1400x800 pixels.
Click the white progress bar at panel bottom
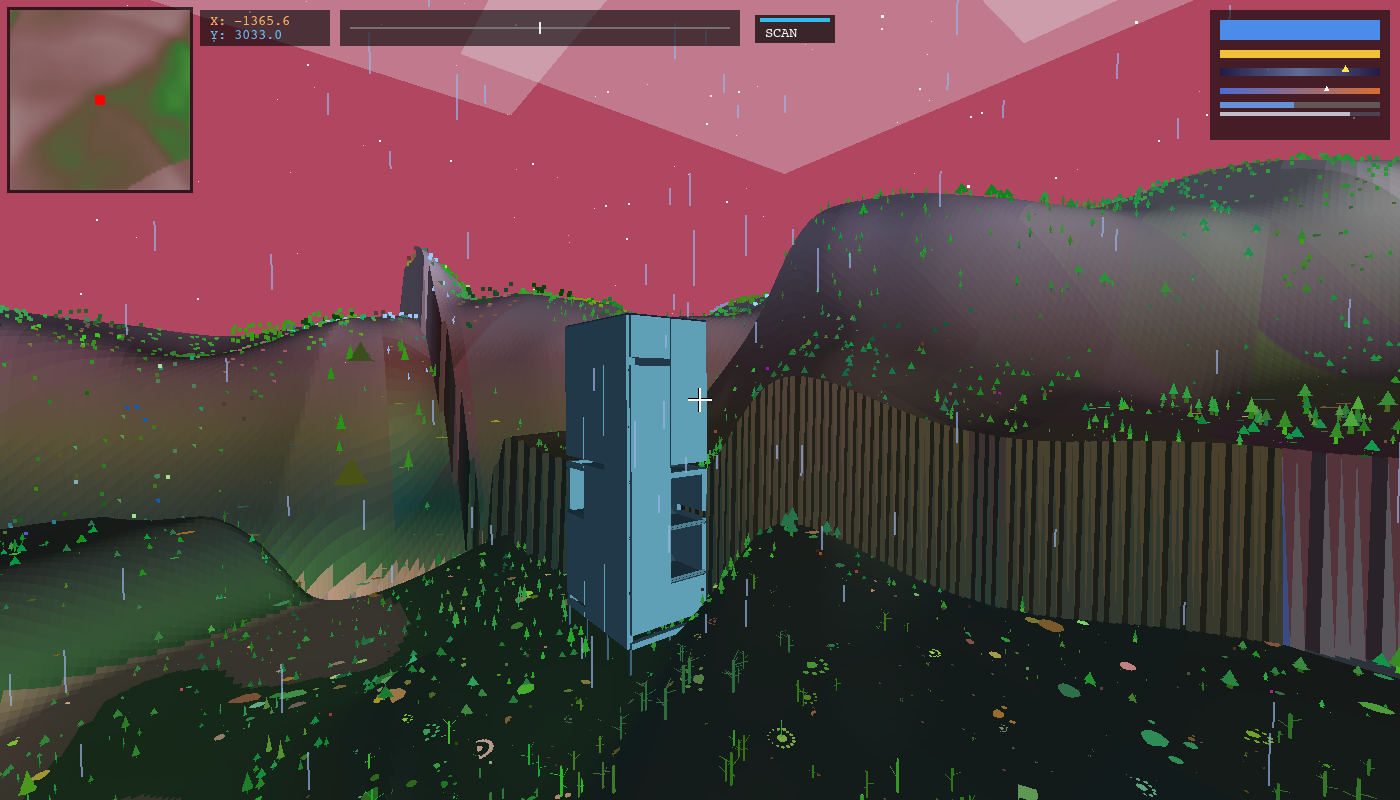1283,114
